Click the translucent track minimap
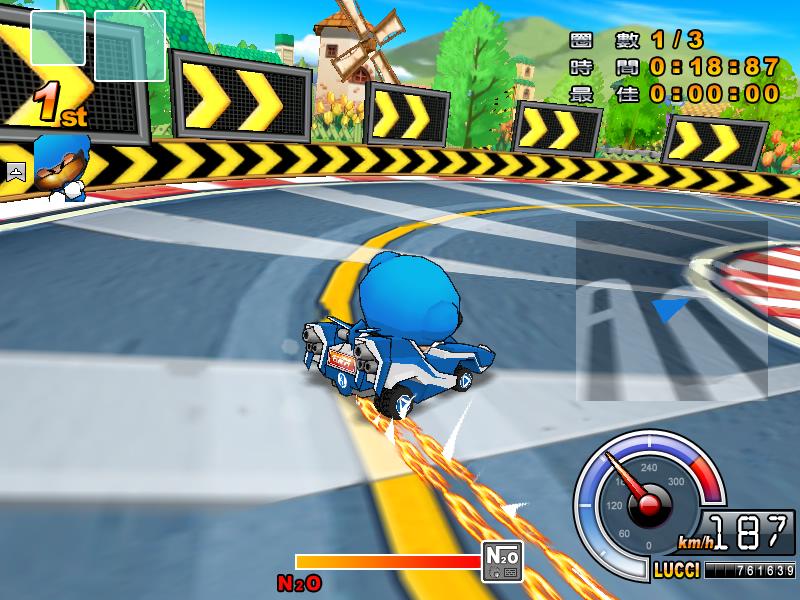Screen dimensions: 800x600 [x=671, y=310]
